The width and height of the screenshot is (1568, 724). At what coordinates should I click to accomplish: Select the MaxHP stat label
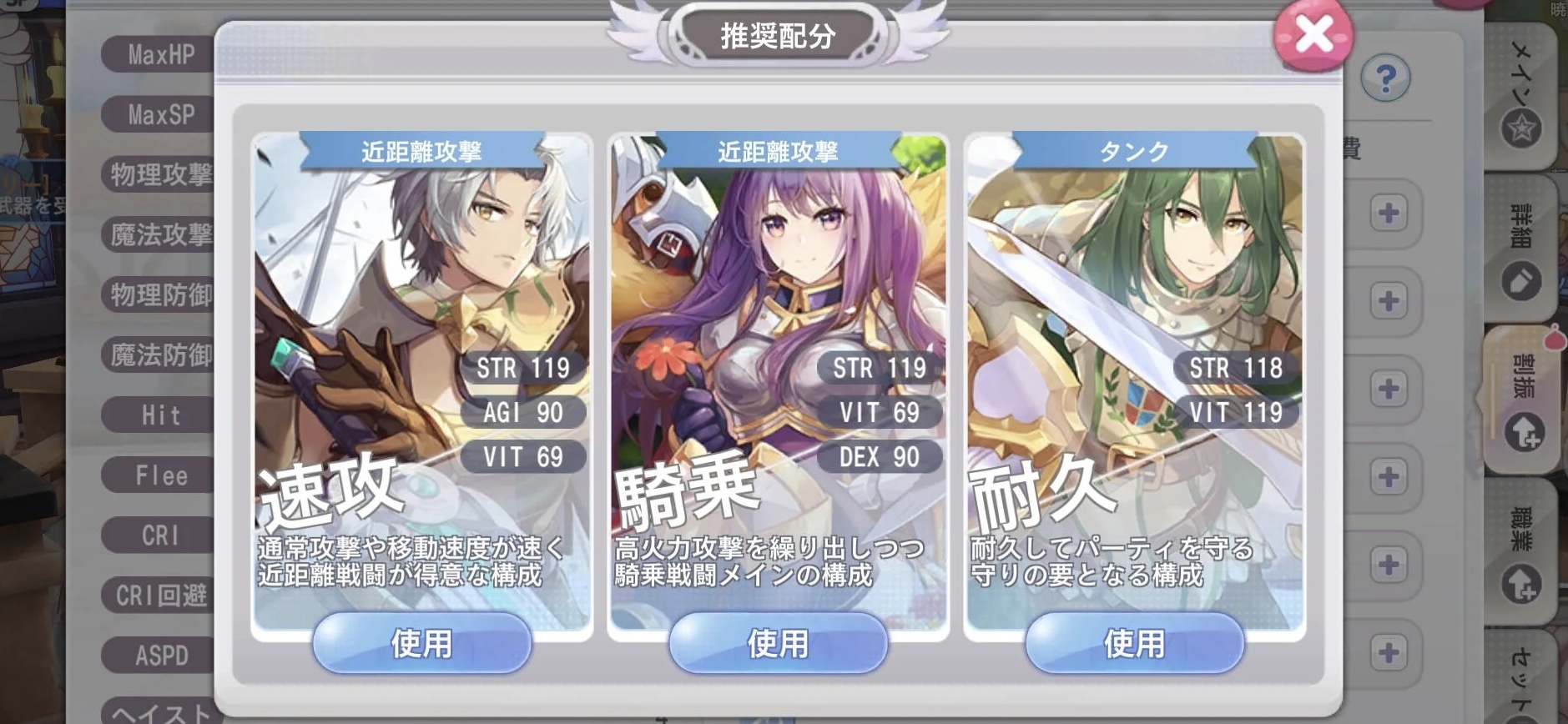159,55
